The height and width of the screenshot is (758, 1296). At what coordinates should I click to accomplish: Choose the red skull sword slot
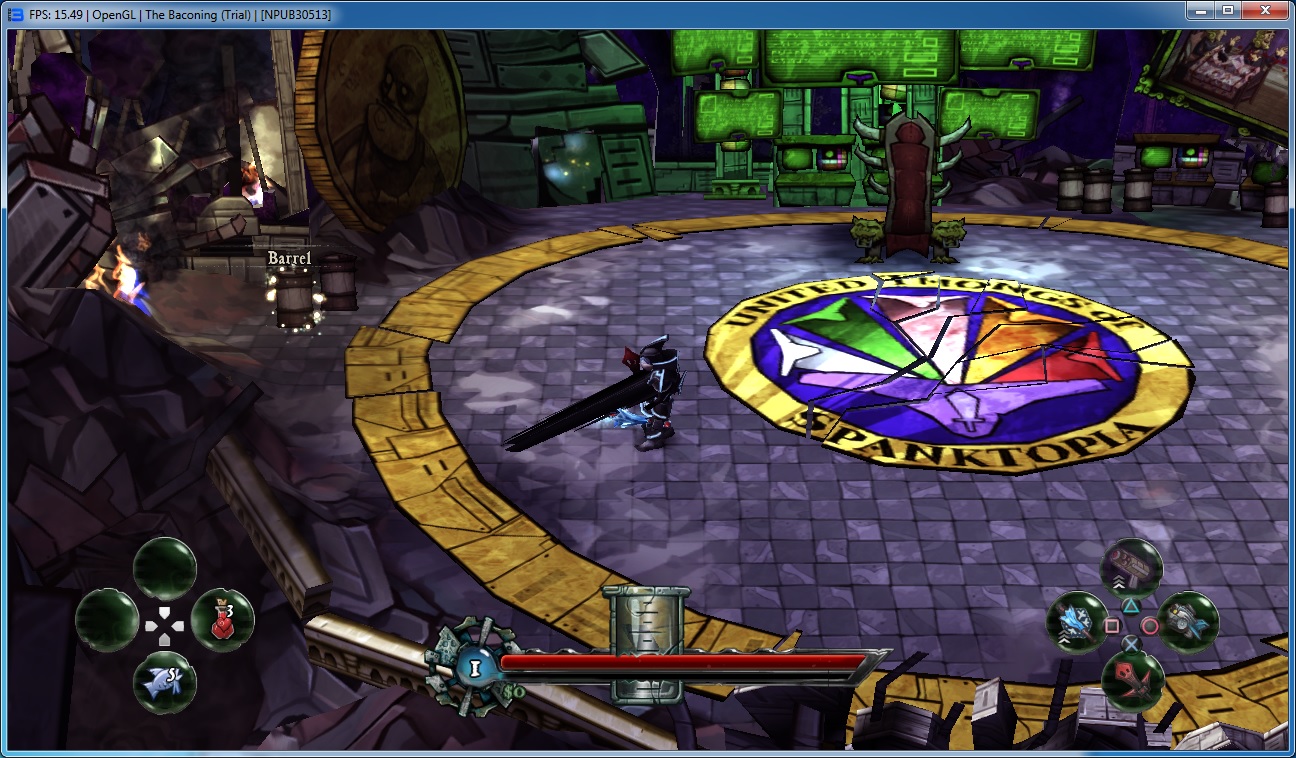click(x=1132, y=680)
